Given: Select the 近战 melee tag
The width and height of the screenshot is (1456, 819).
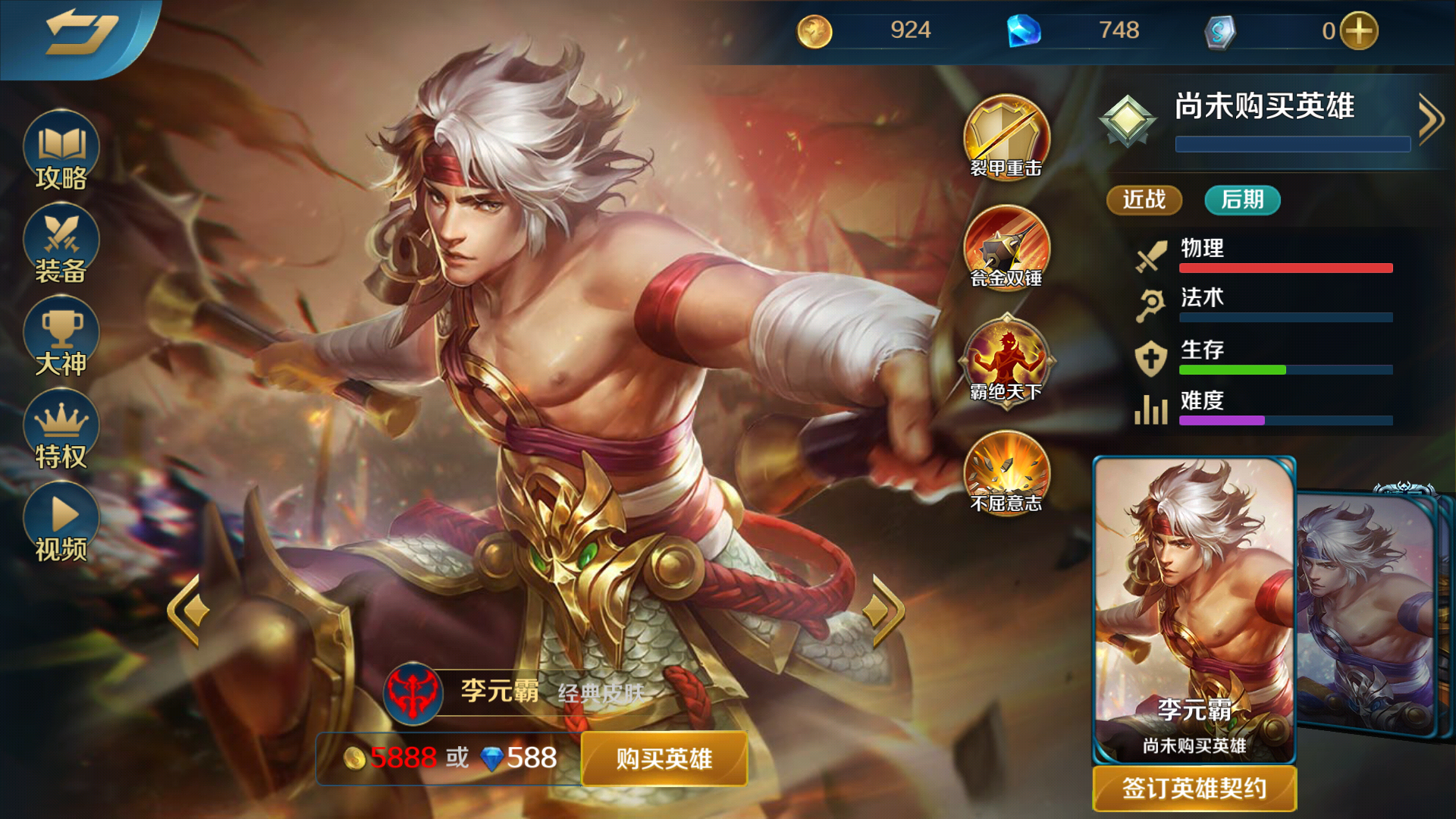Looking at the screenshot, I should point(1144,200).
